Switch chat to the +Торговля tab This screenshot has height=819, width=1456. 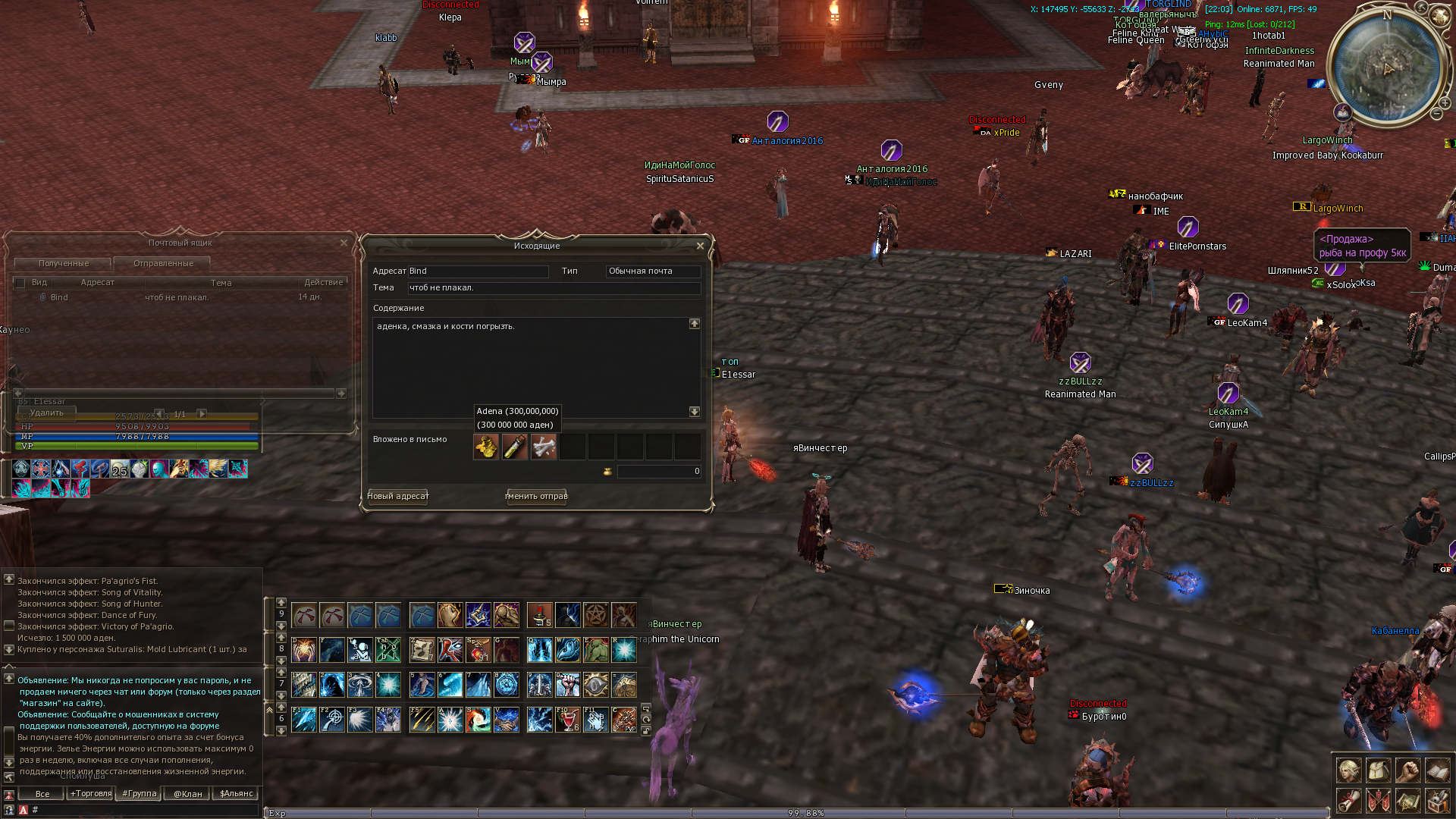click(90, 794)
